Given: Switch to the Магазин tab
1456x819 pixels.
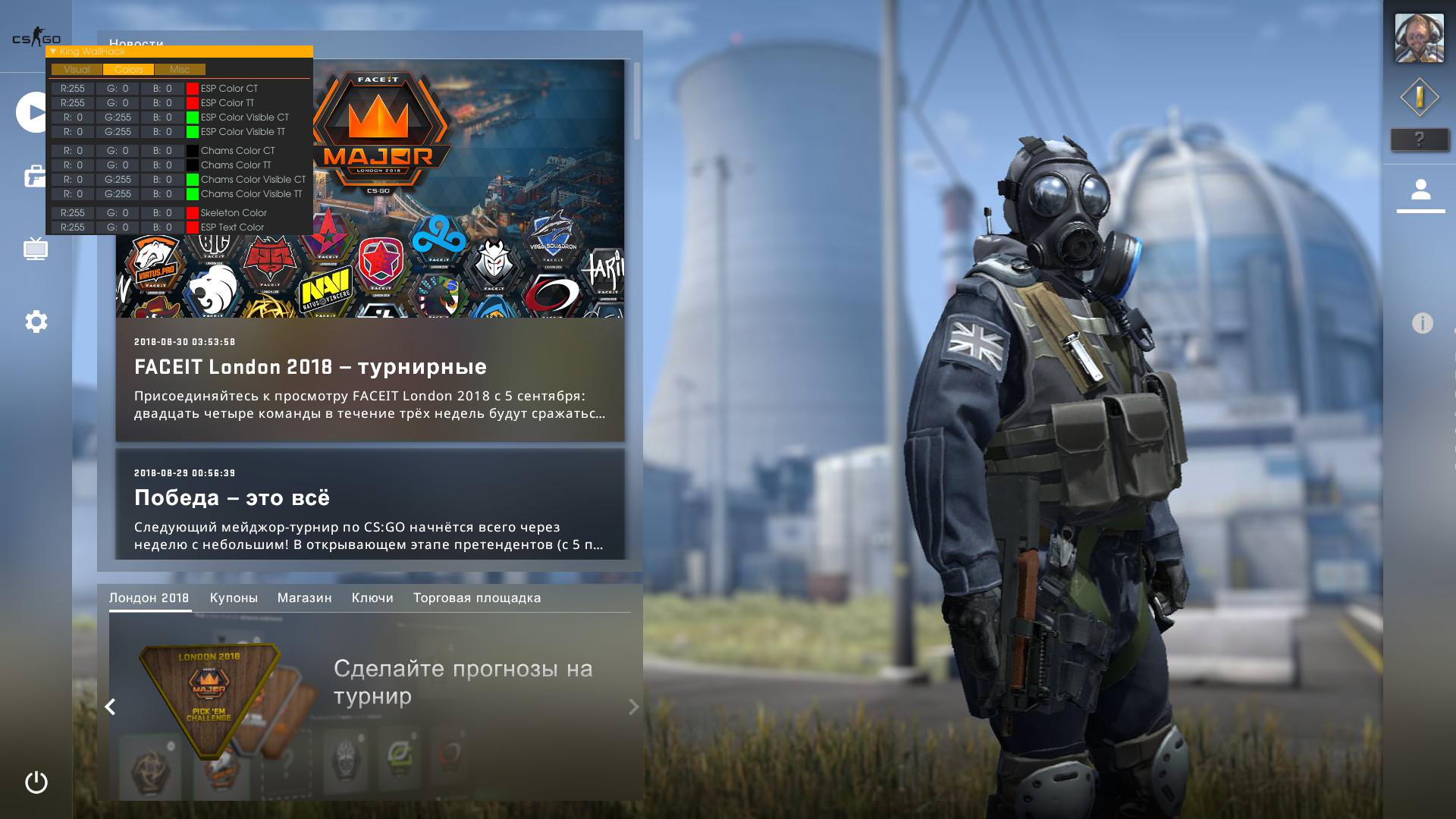Looking at the screenshot, I should 304,598.
